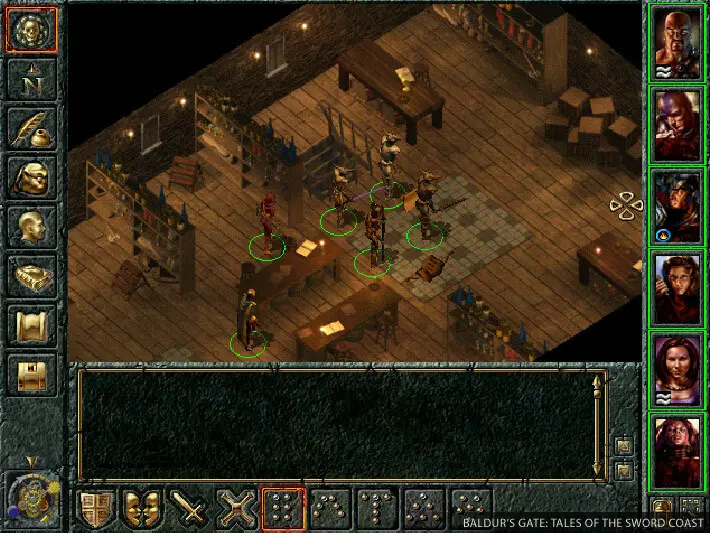
Task: Open game options with the treasure chest icon
Action: coord(32,374)
